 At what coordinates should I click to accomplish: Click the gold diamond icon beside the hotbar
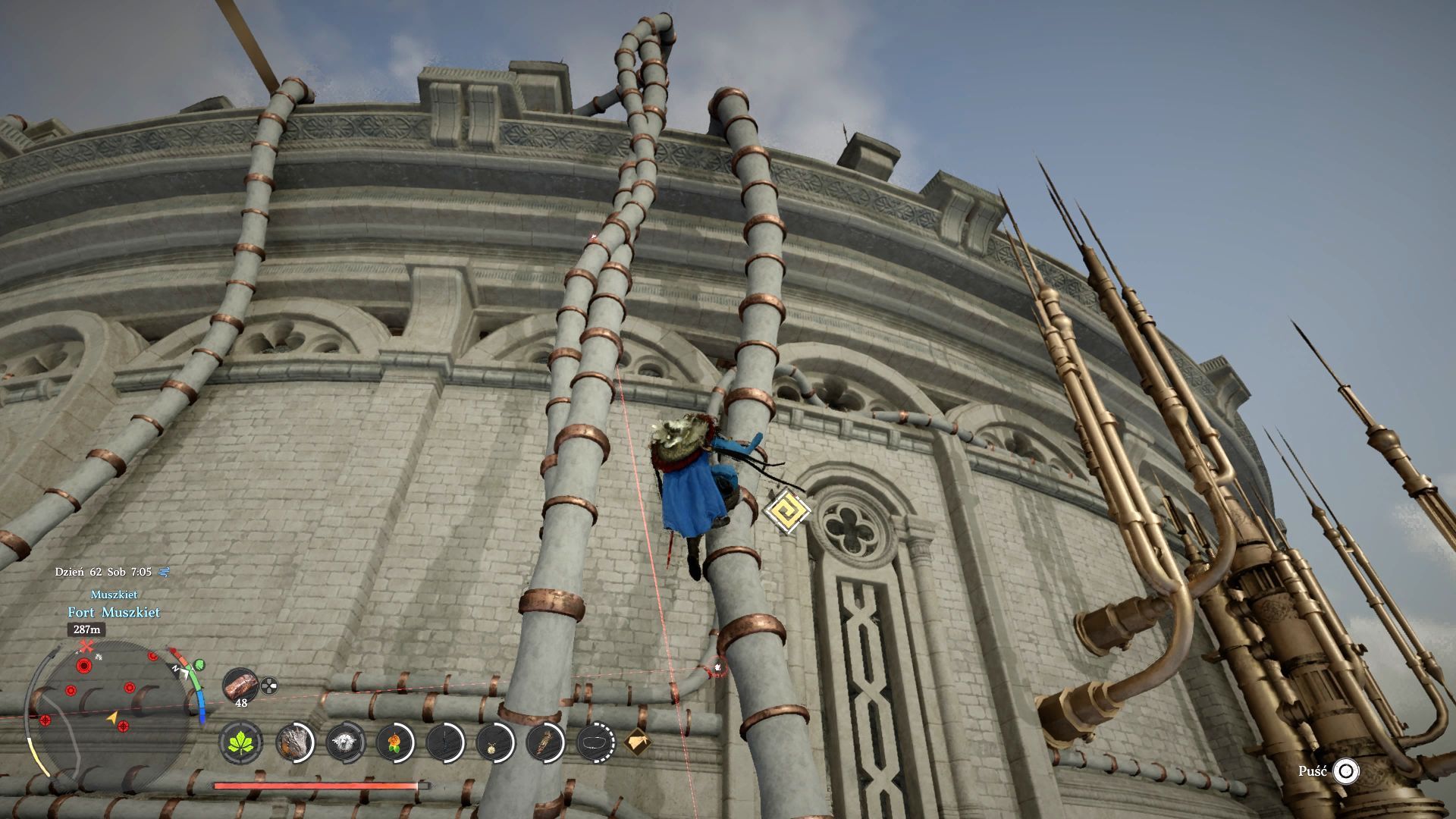point(637,741)
